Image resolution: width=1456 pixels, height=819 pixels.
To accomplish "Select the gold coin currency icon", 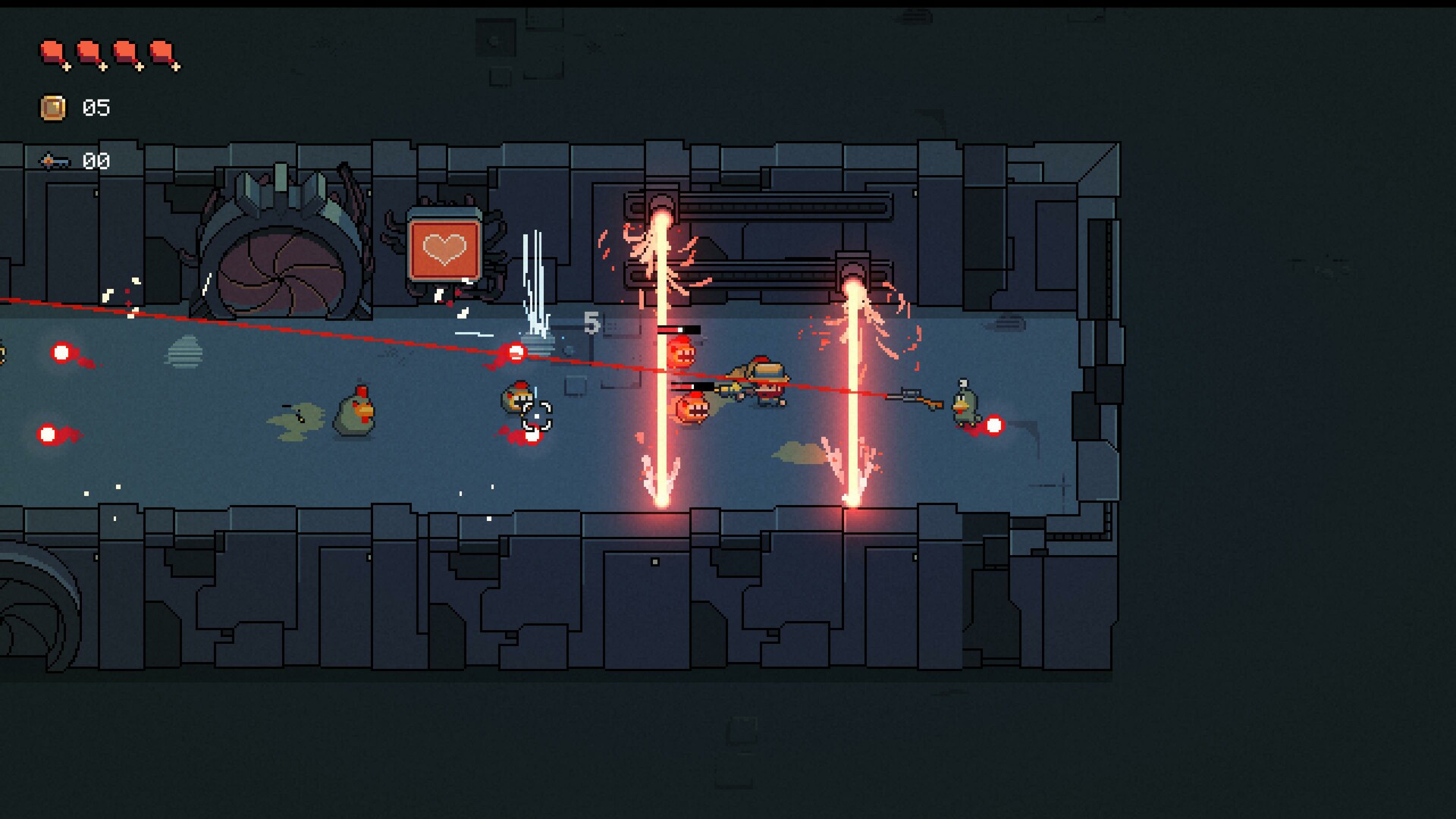I will 53,108.
